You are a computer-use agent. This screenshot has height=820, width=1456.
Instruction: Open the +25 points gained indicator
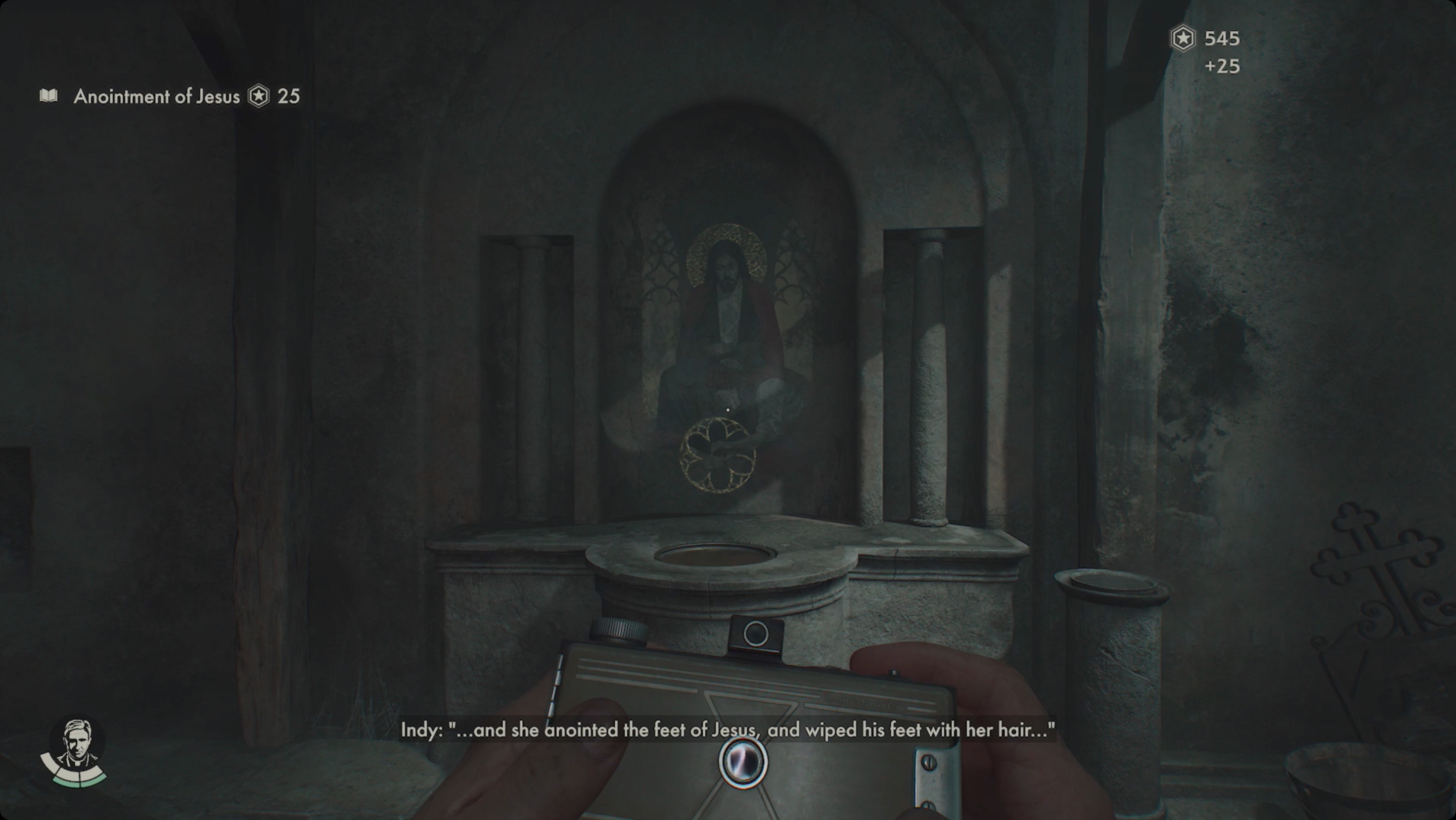point(1223,67)
